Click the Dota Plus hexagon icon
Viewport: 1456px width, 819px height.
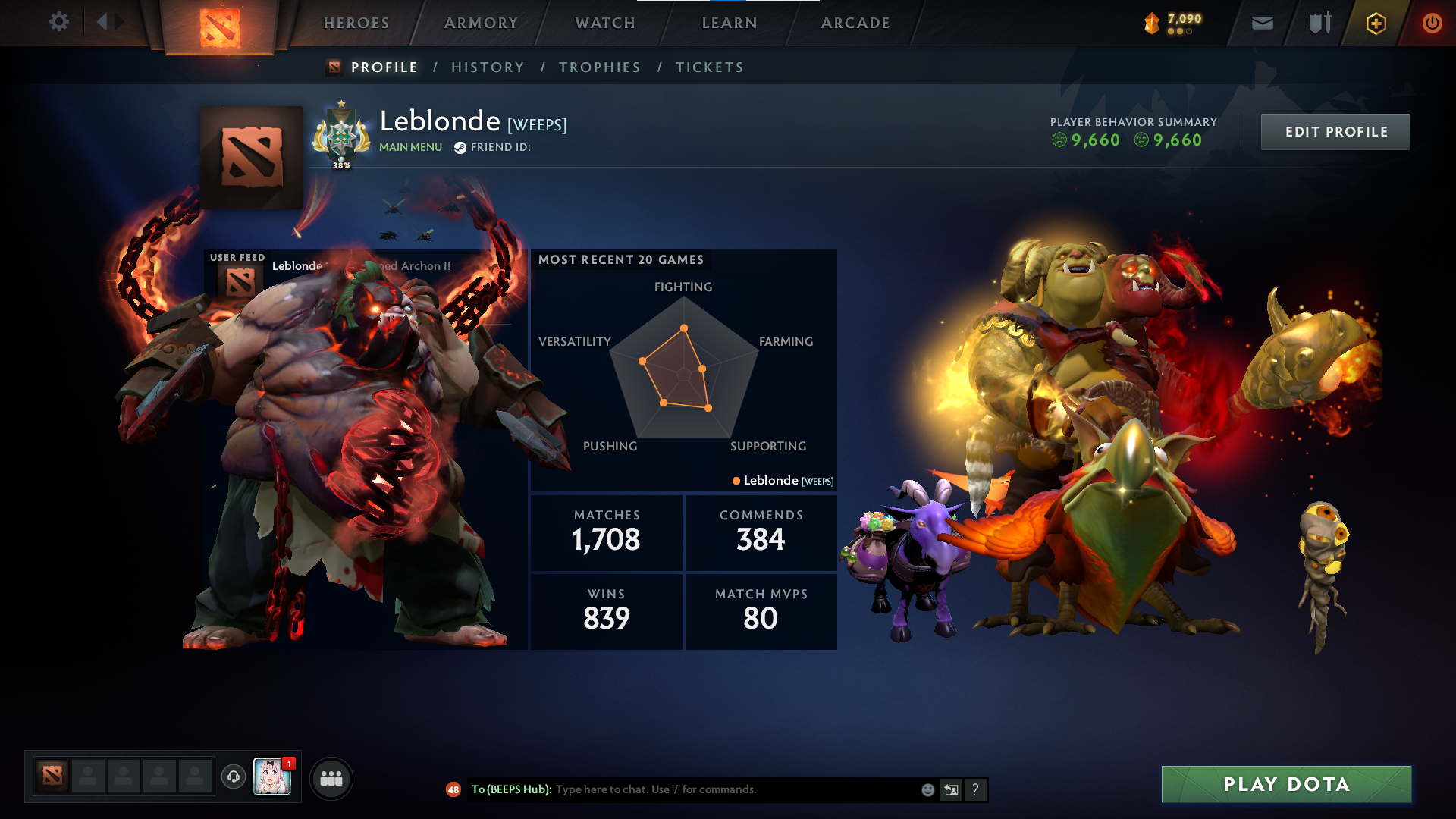point(1375,23)
